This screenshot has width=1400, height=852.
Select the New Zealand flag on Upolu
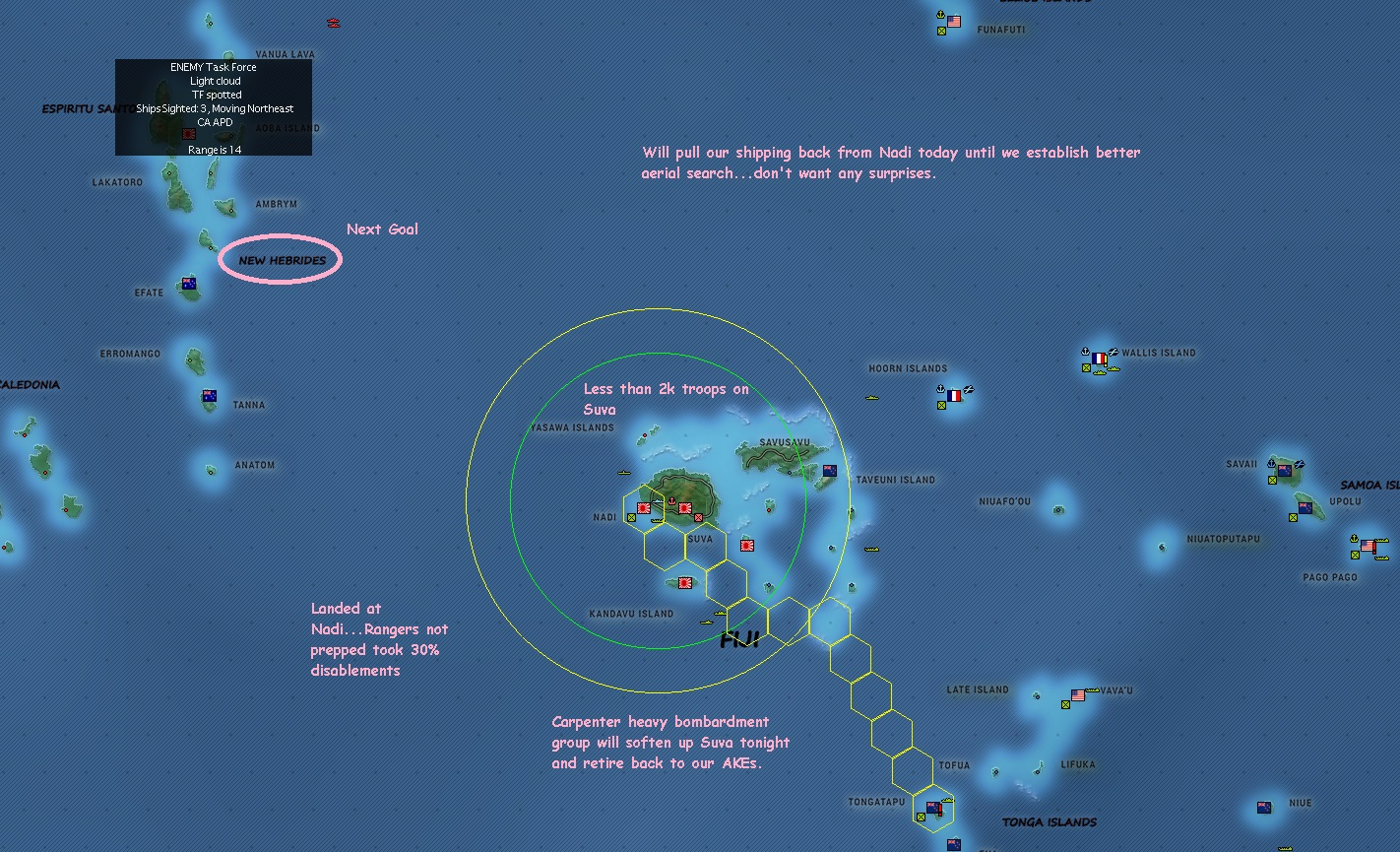pos(1305,508)
